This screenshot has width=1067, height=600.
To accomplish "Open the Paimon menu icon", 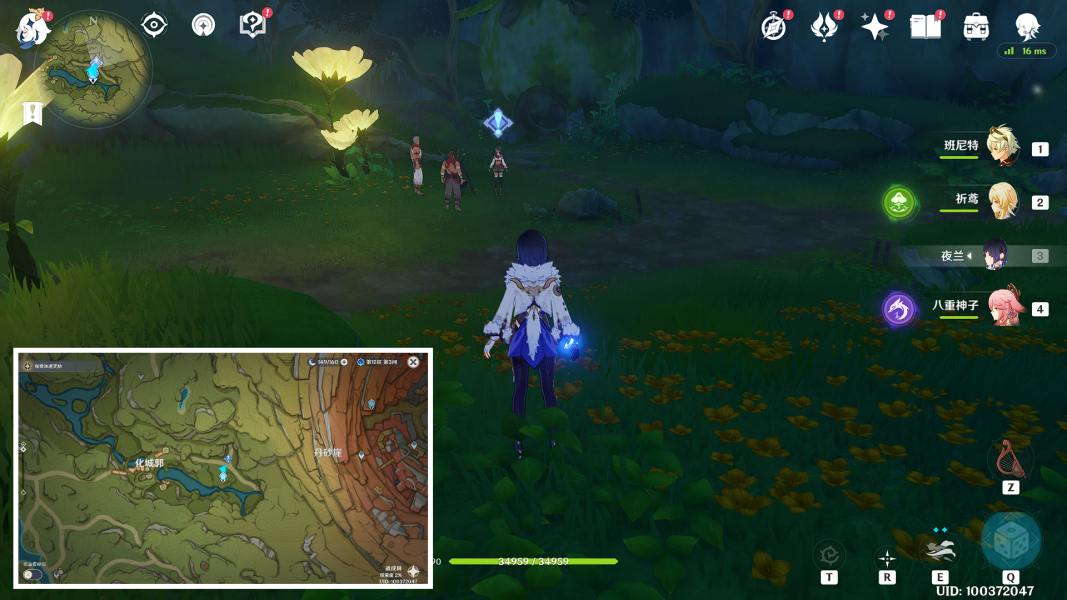I will 32,27.
